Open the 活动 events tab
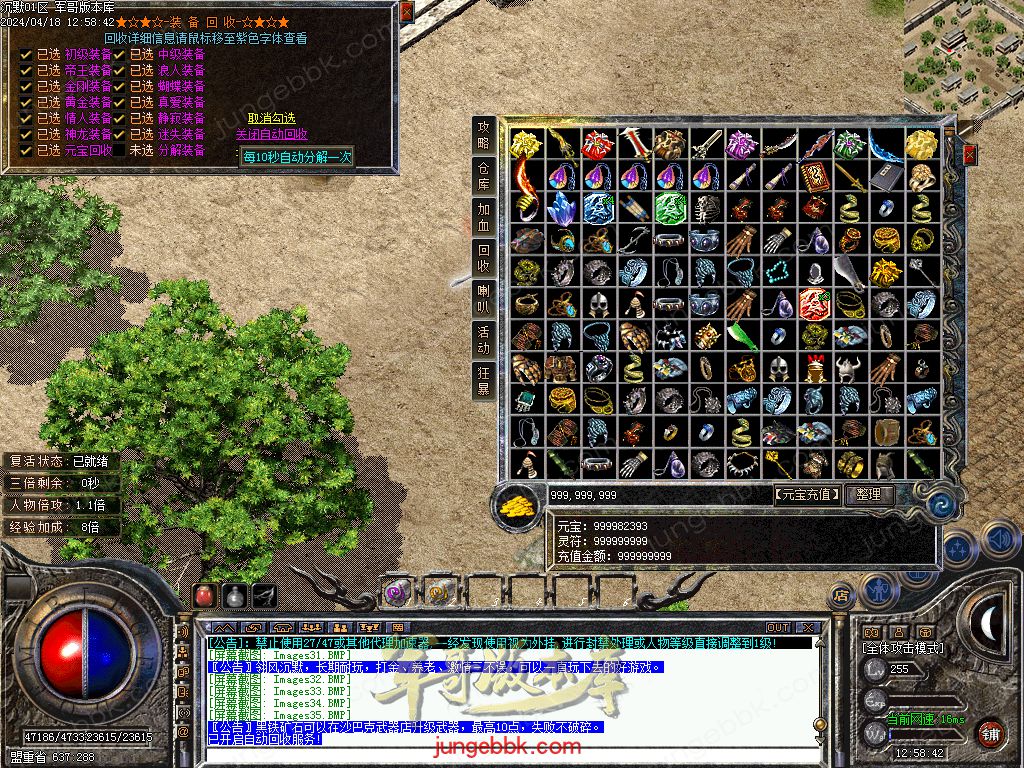The image size is (1024, 768). click(484, 340)
